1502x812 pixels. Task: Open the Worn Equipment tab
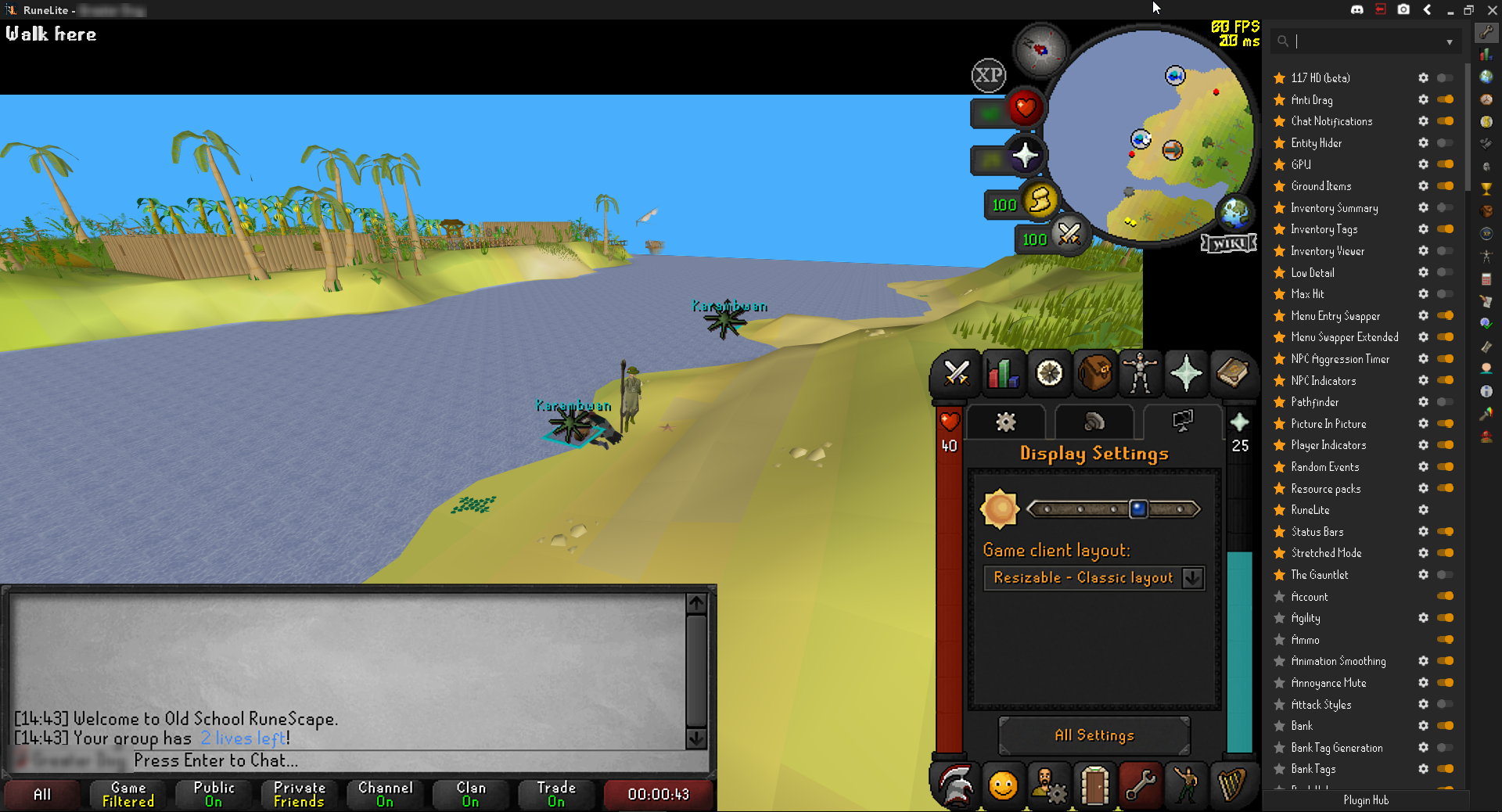click(1140, 374)
